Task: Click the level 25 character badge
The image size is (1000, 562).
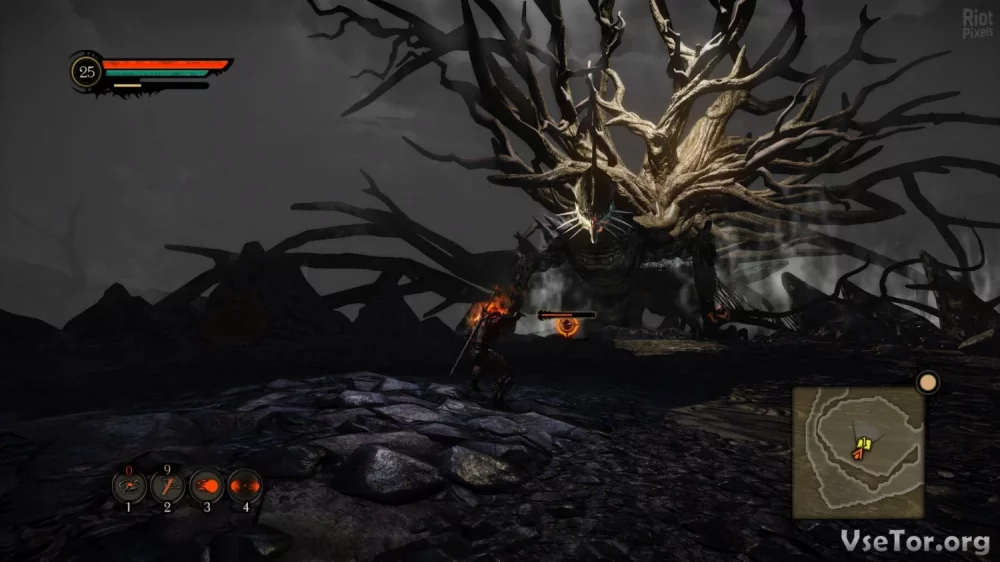Action: [x=87, y=71]
